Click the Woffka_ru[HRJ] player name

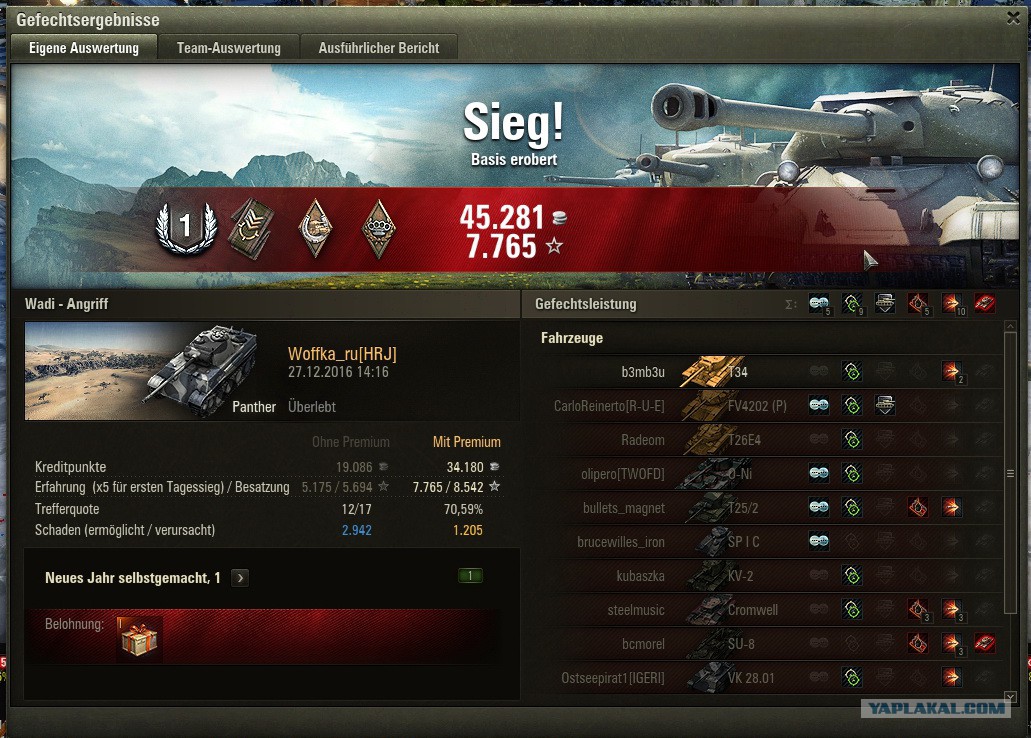point(343,354)
